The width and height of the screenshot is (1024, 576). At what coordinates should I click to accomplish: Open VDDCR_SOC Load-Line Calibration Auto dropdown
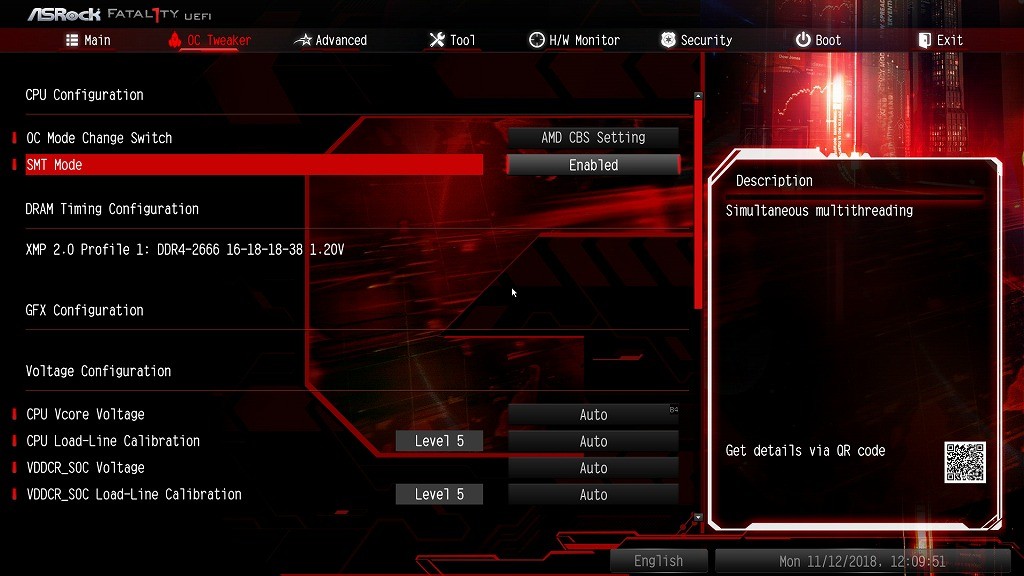[x=593, y=495]
